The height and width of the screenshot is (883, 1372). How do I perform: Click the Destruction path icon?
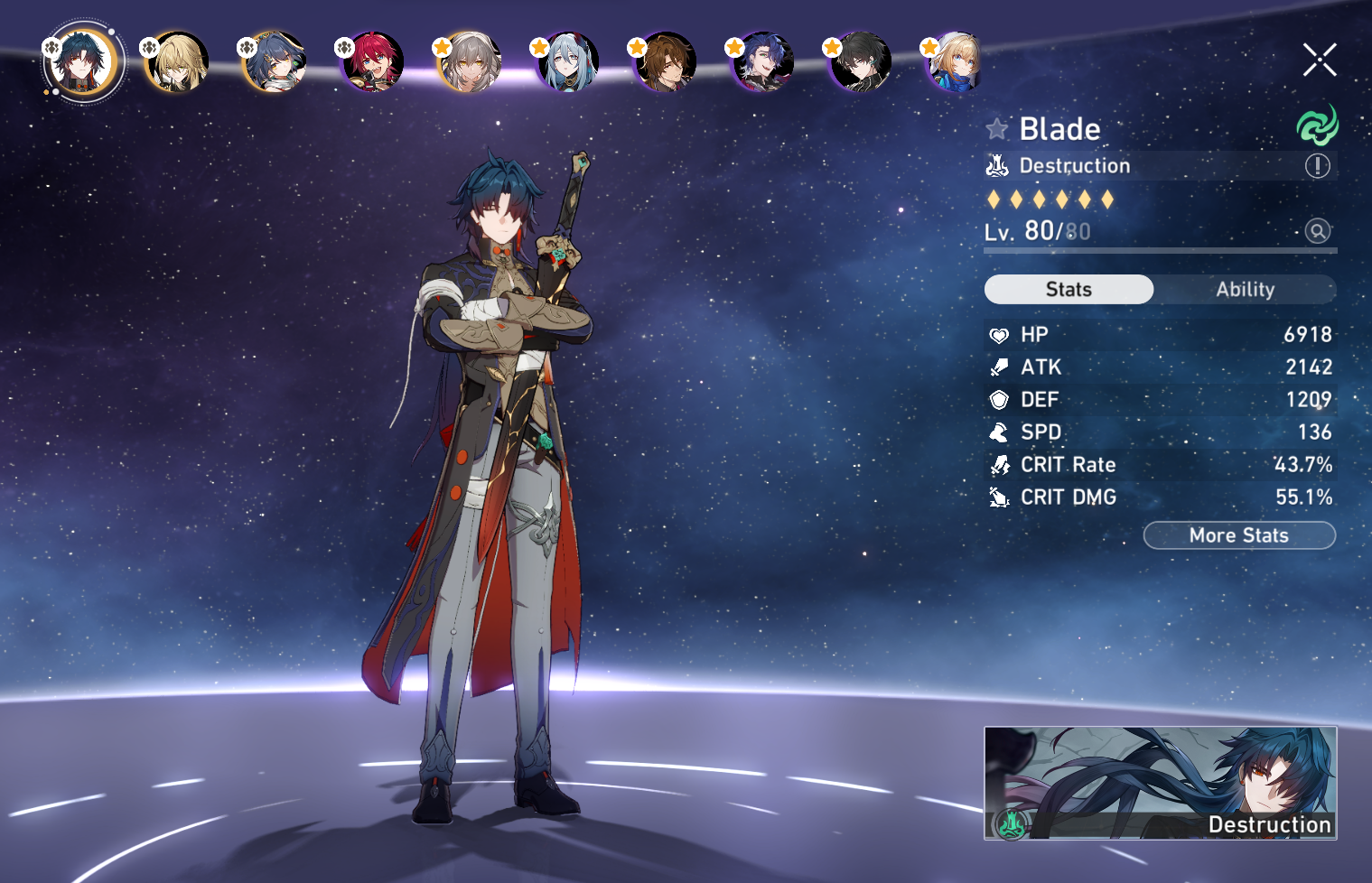pyautogui.click(x=996, y=165)
